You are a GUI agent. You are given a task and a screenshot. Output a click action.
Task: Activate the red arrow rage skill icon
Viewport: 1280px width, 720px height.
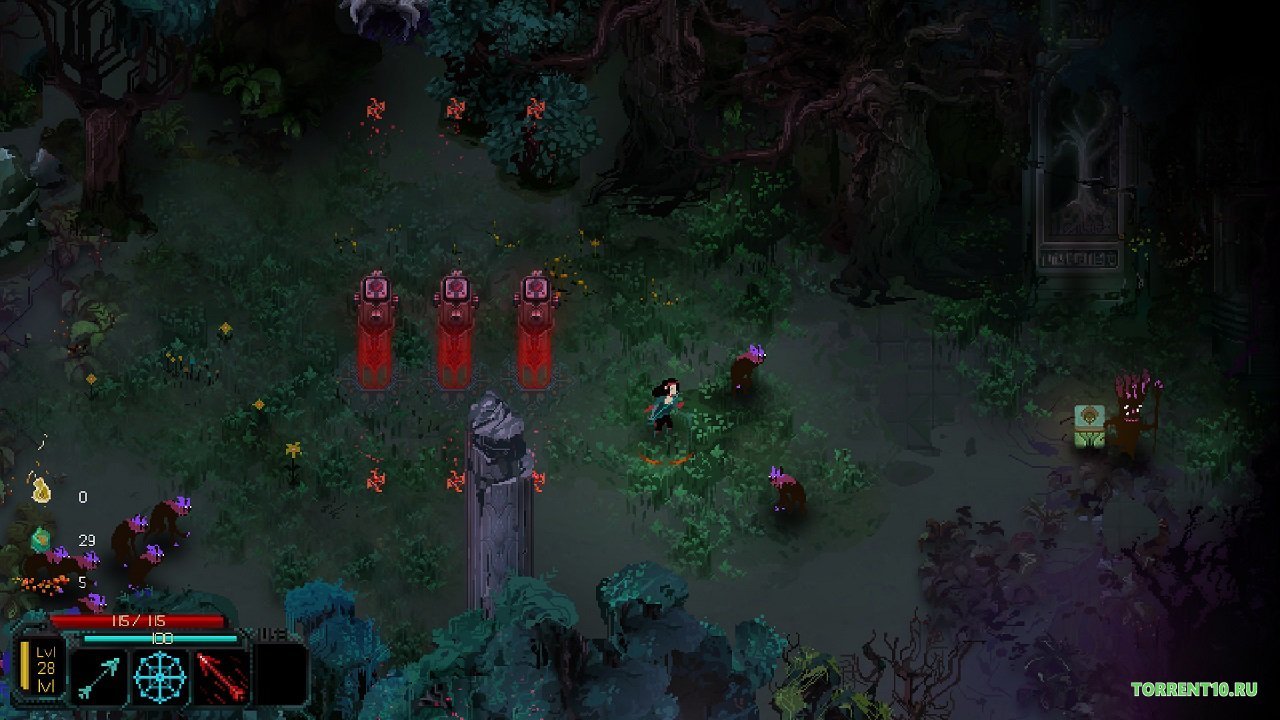221,677
